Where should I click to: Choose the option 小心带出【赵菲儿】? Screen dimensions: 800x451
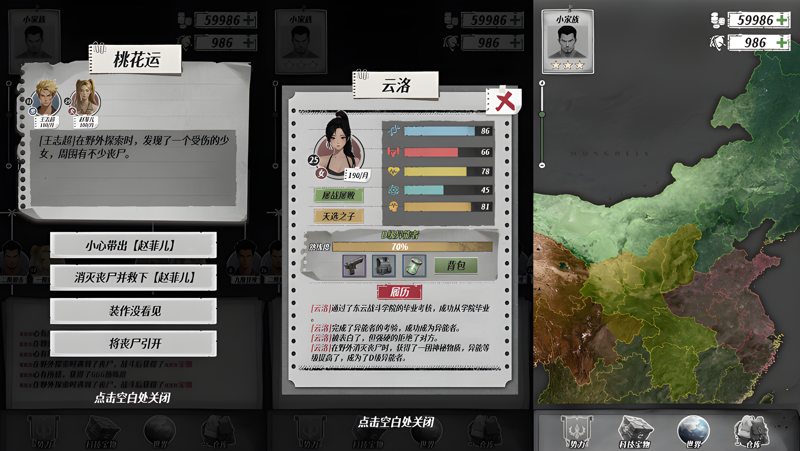pyautogui.click(x=133, y=244)
